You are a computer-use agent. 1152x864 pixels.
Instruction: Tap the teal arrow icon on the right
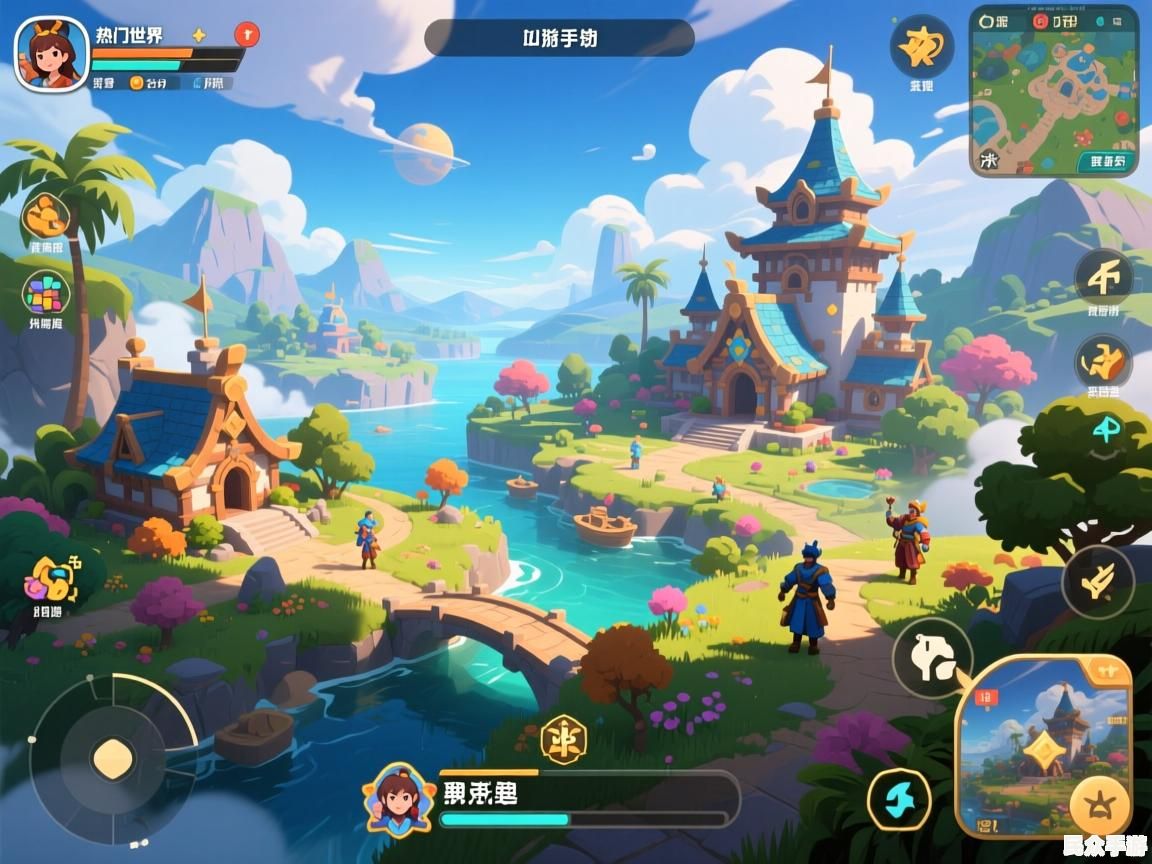pos(1107,431)
